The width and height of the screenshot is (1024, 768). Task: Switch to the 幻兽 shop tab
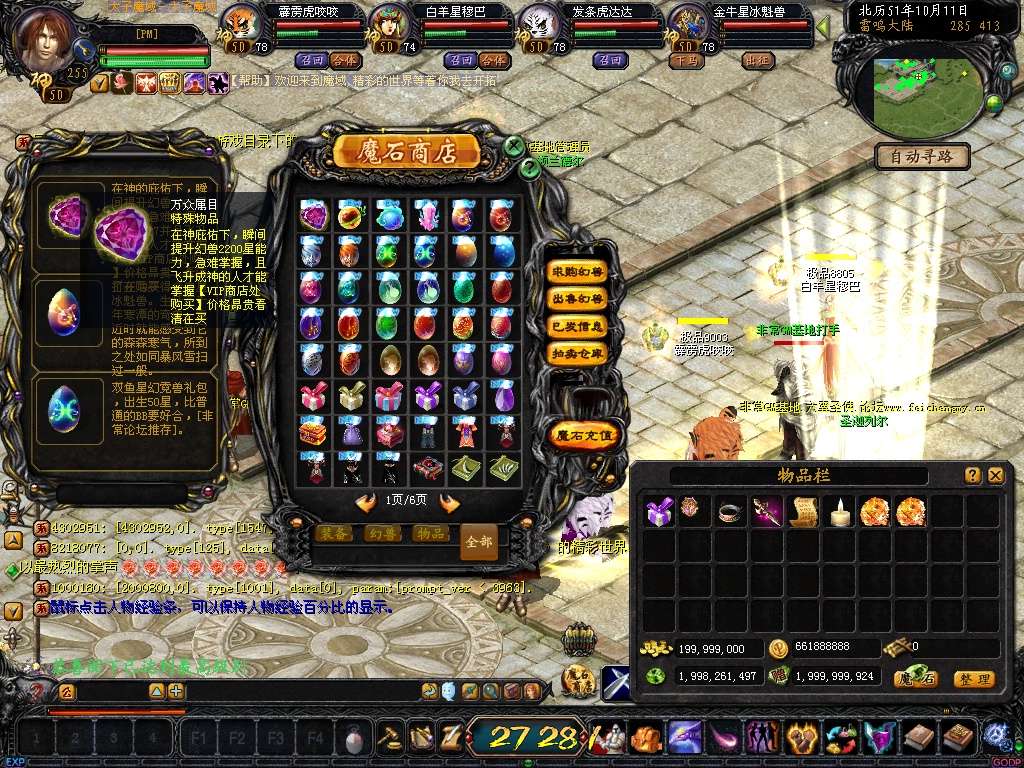click(382, 533)
